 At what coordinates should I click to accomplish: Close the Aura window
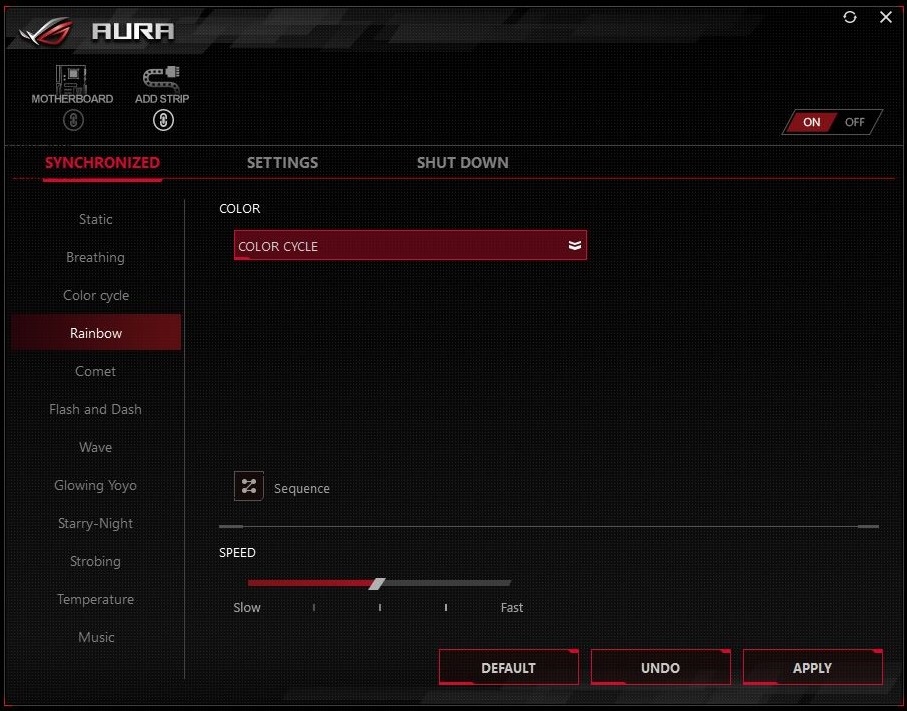[886, 17]
